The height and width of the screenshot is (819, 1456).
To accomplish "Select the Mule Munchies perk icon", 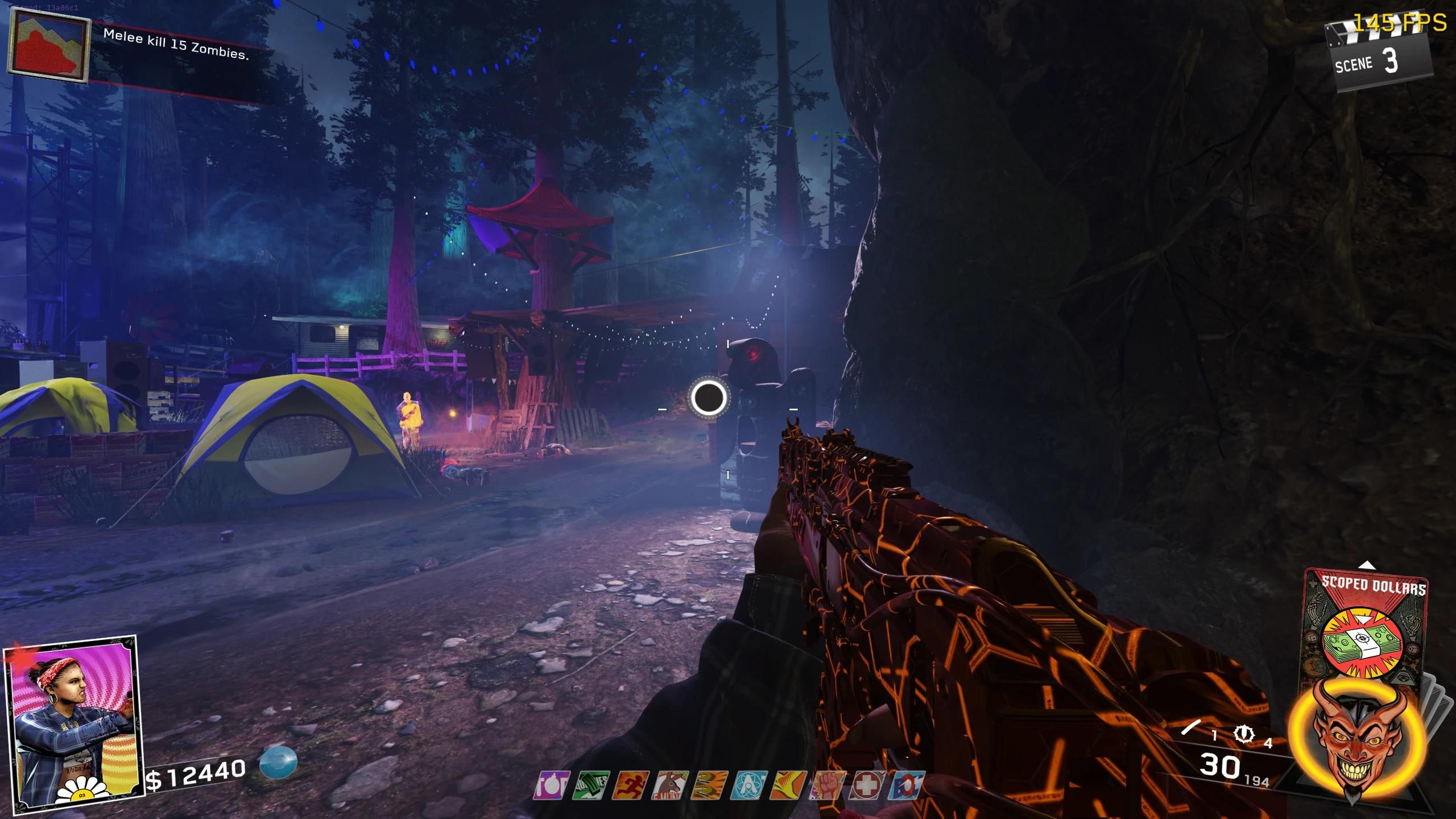I will click(x=670, y=785).
